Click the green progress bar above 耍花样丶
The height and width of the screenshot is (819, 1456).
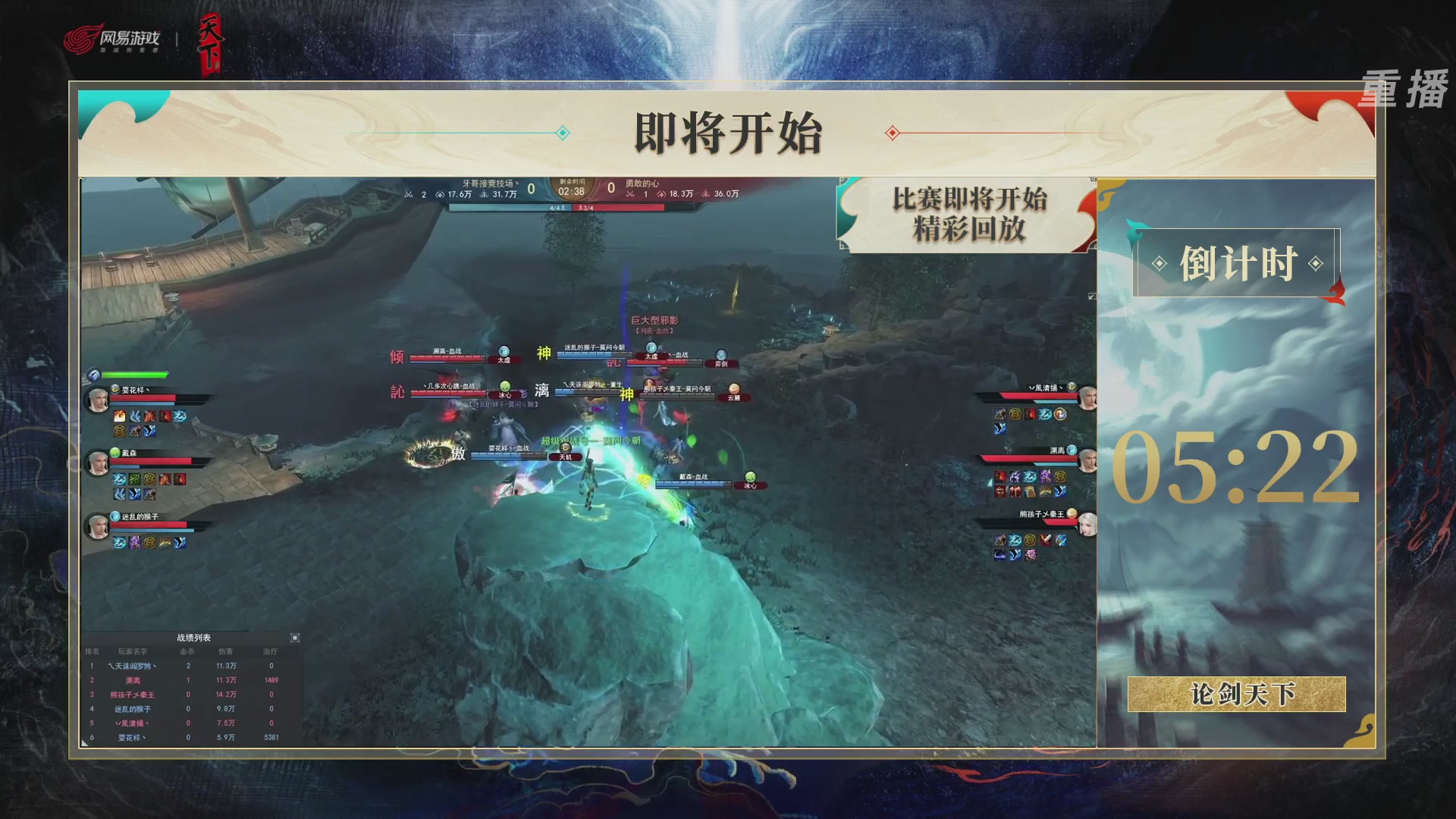pos(133,374)
